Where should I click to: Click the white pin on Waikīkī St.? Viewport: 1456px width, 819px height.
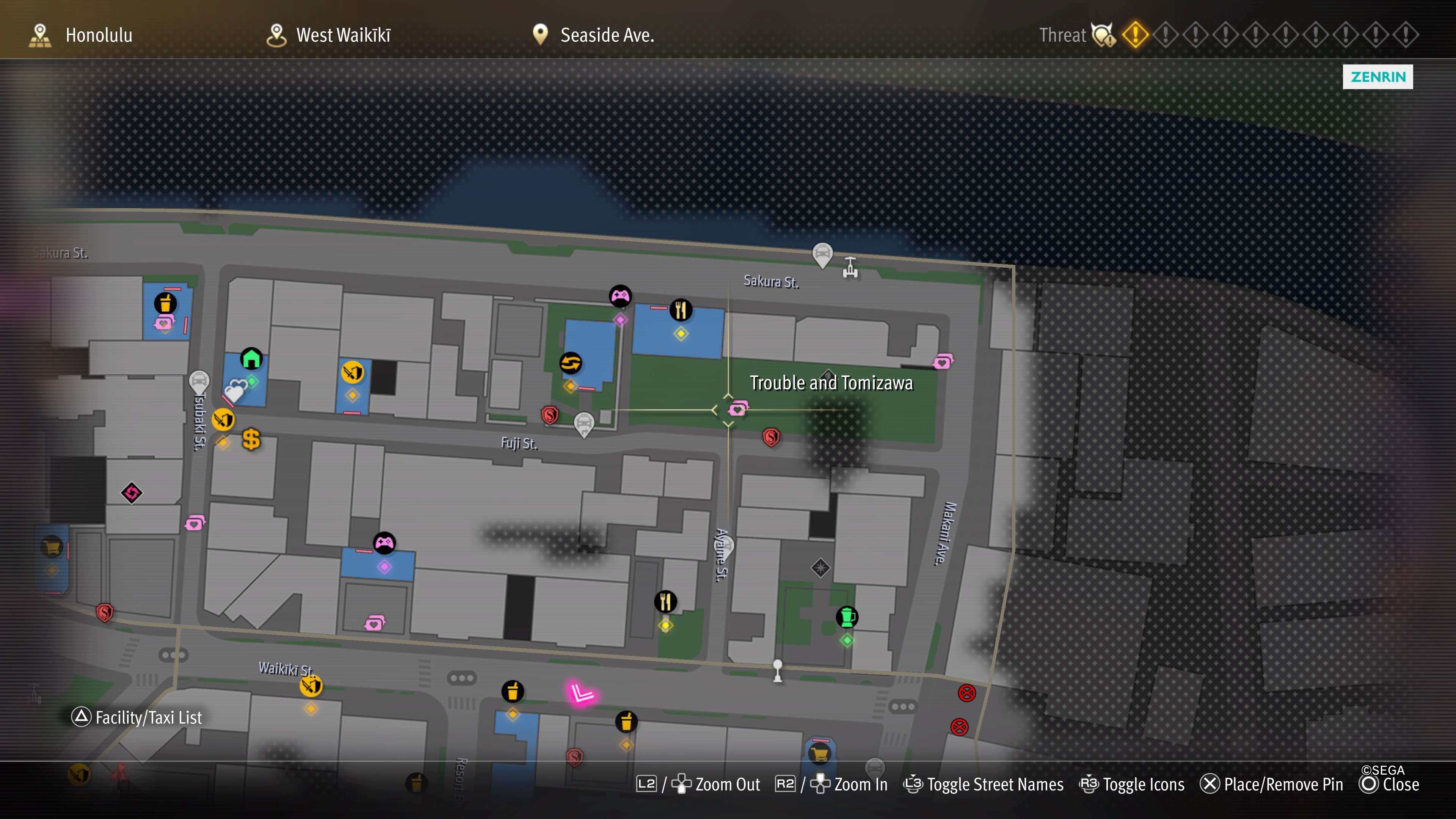[778, 670]
